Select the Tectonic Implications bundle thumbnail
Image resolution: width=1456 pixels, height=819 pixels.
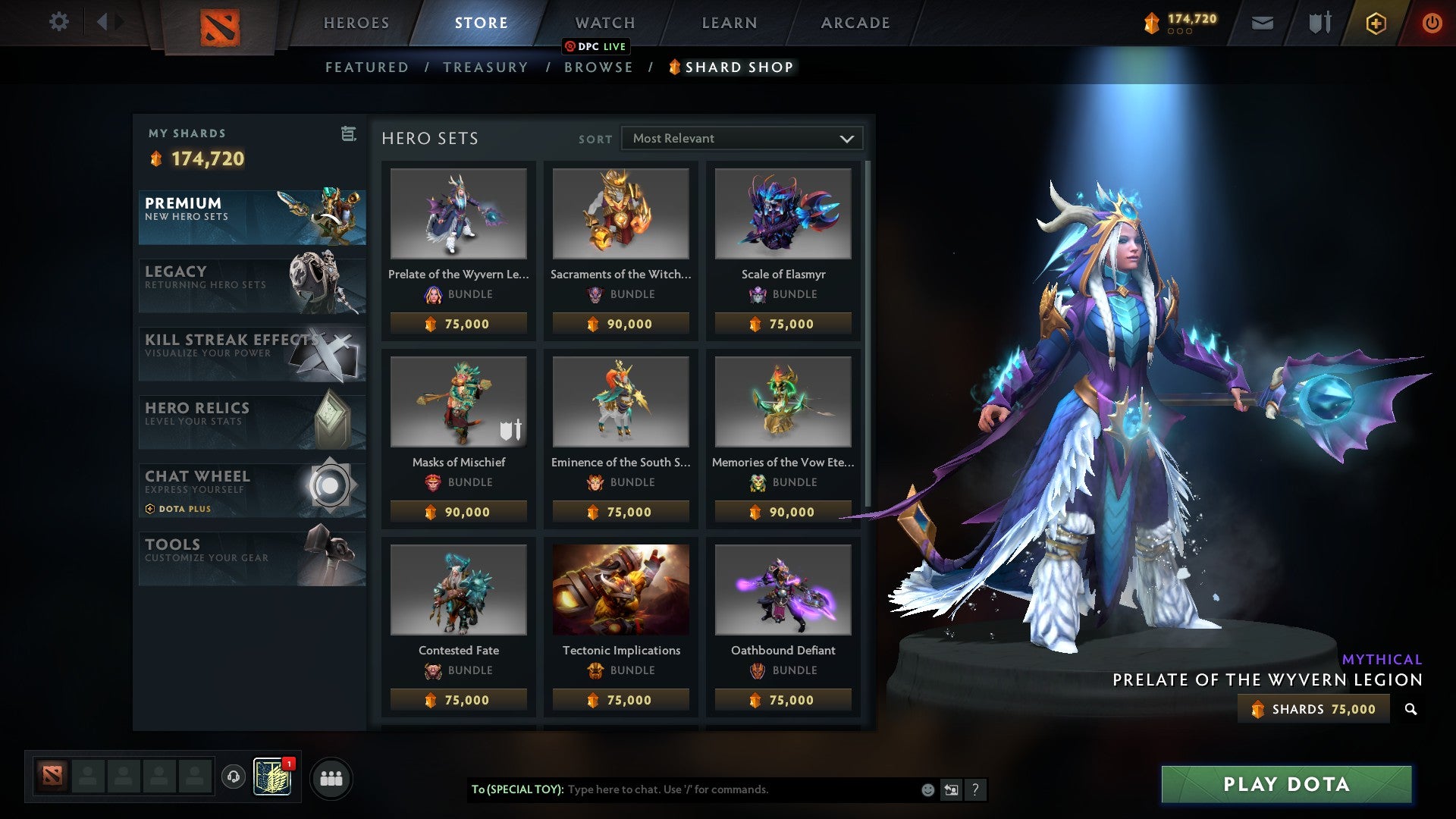620,591
